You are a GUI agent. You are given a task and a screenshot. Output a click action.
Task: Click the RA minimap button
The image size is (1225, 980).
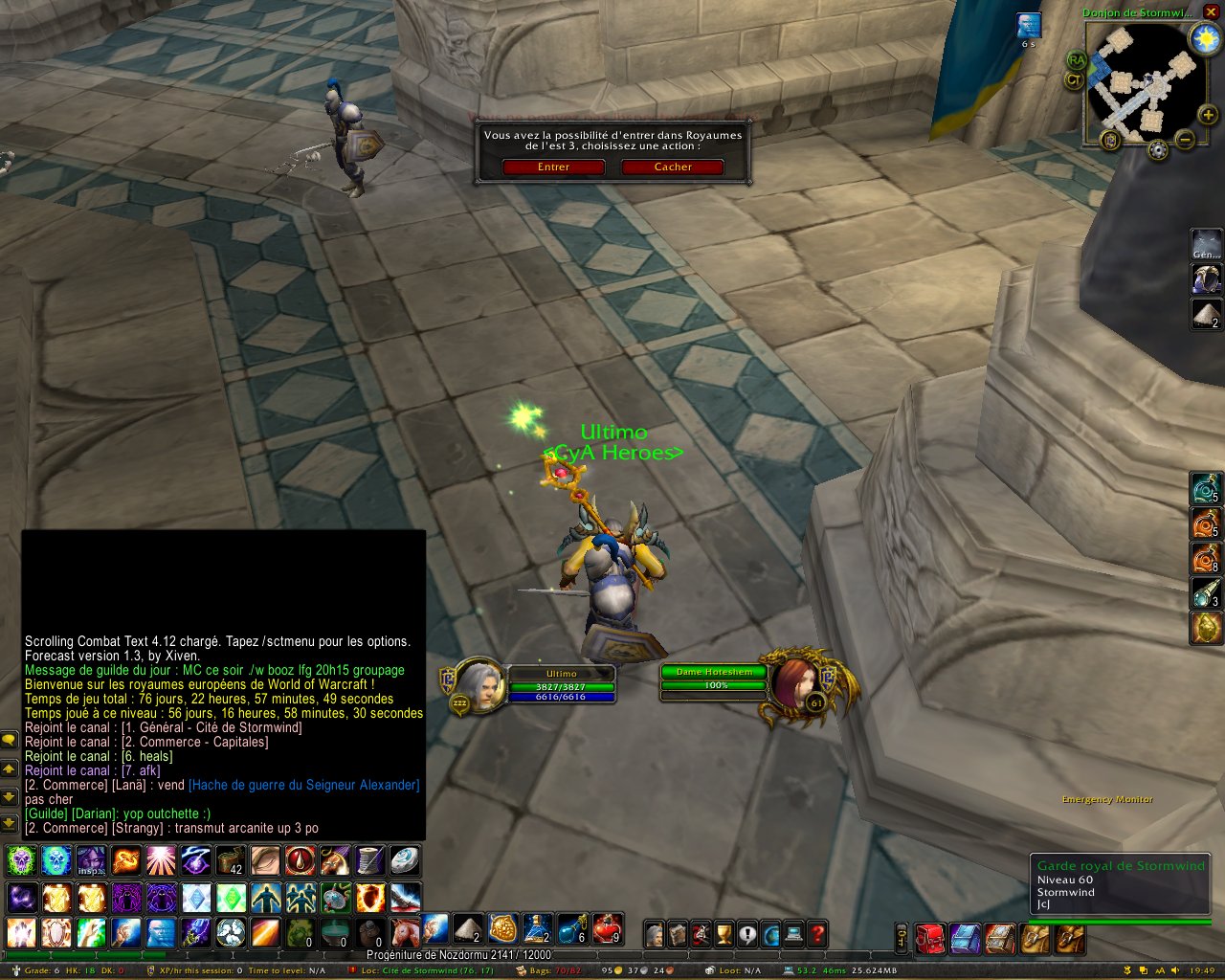(1077, 61)
